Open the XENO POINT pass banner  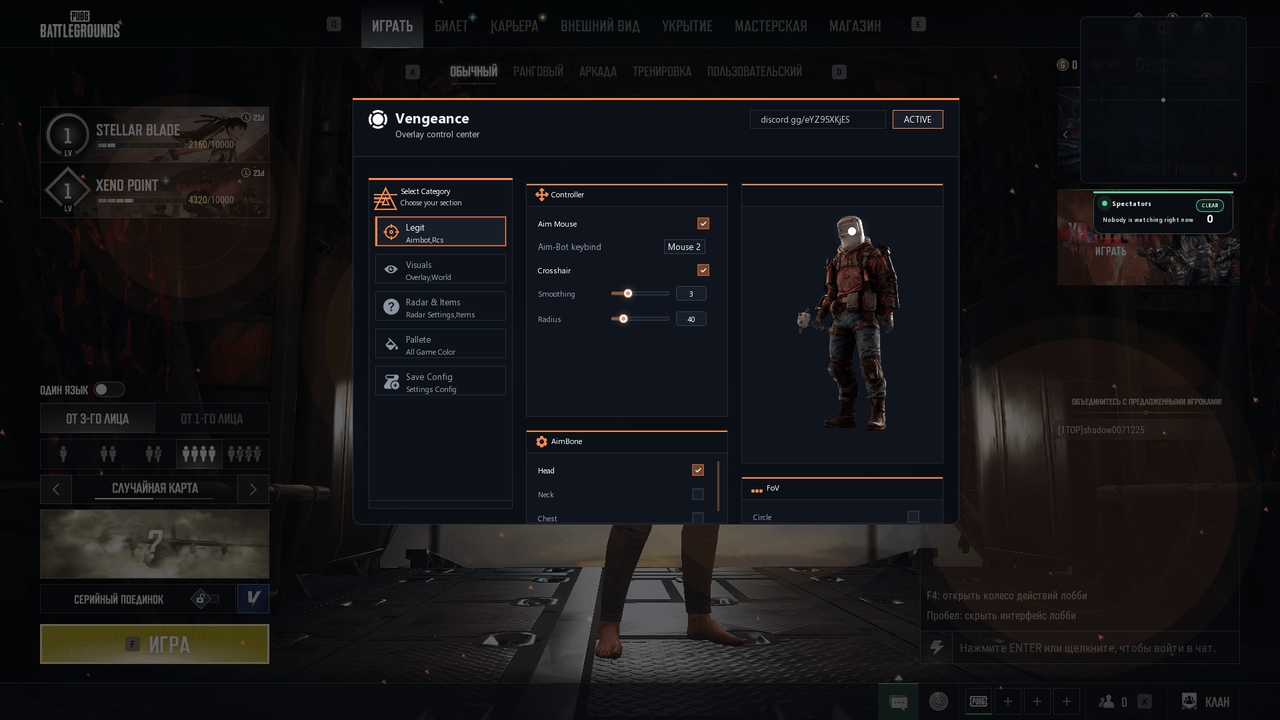pyautogui.click(x=155, y=190)
